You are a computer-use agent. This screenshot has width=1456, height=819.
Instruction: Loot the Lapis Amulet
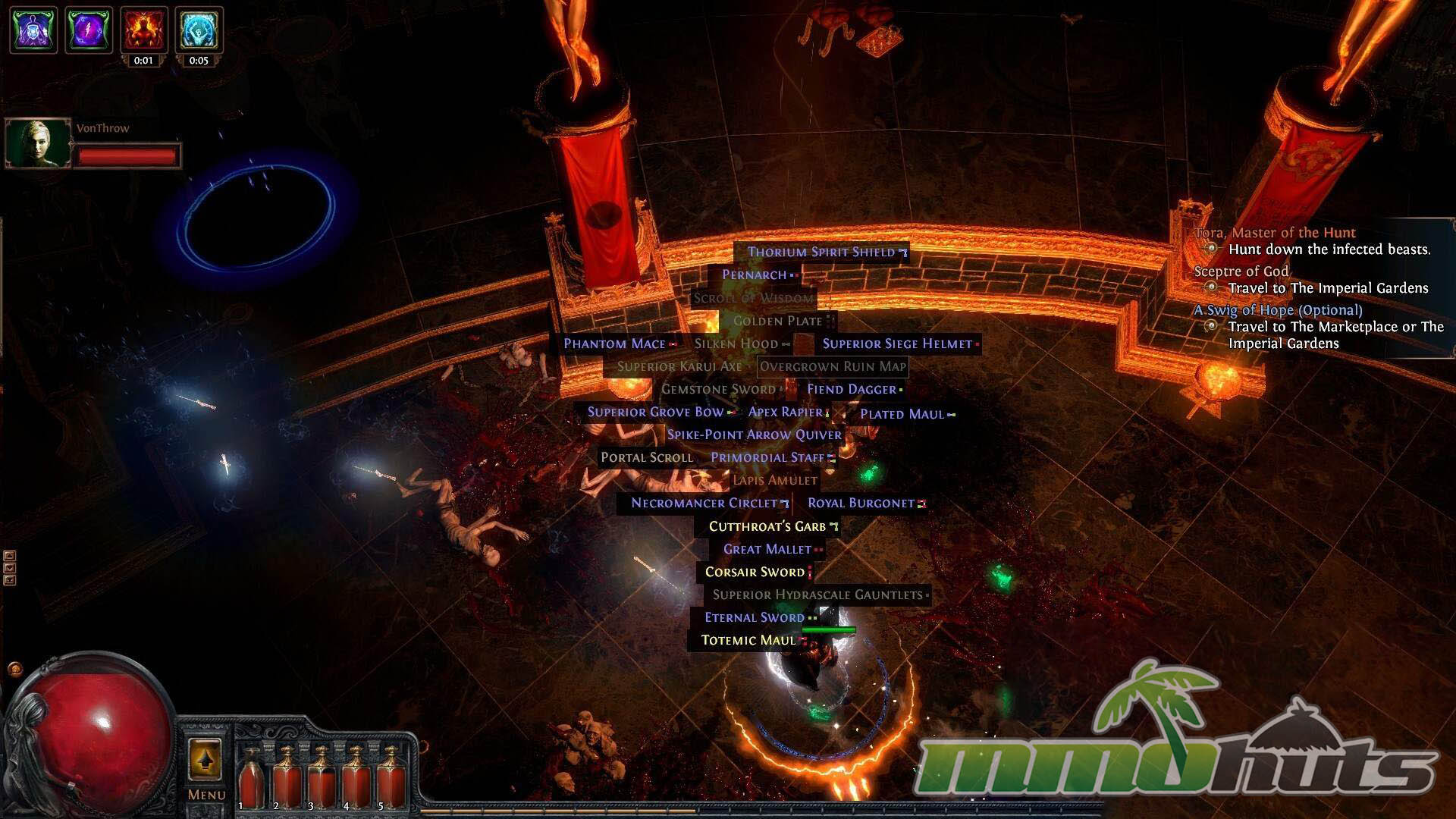[774, 480]
